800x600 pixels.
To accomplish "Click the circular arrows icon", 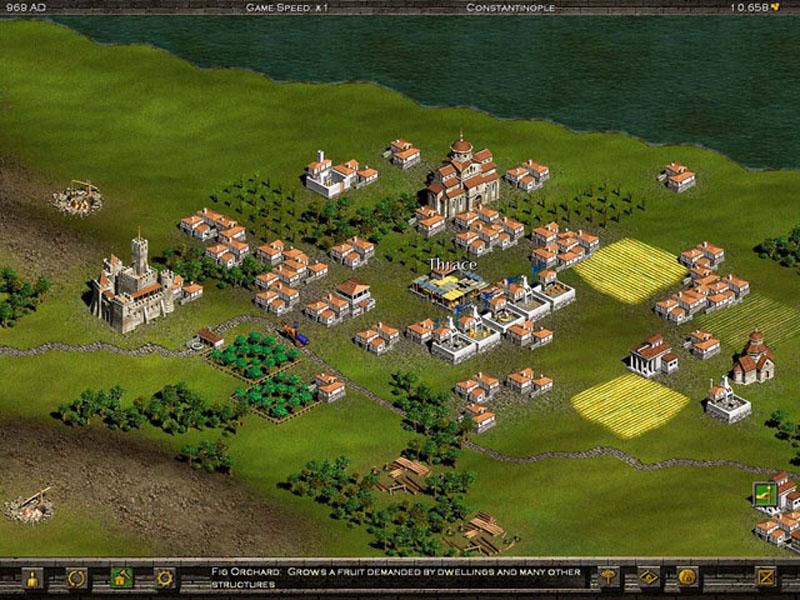I will (76, 578).
